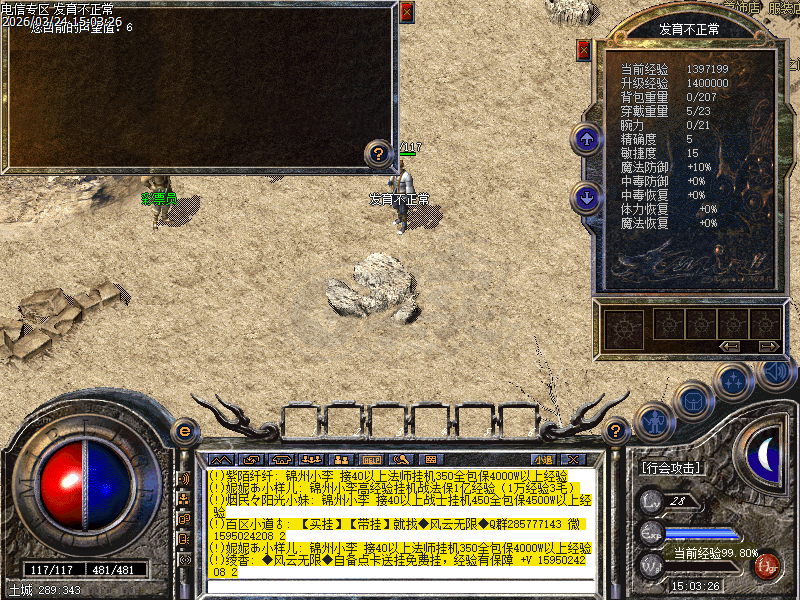The image size is (800, 600).
Task: Open the minimap using the mountain icon
Action: (x=219, y=460)
